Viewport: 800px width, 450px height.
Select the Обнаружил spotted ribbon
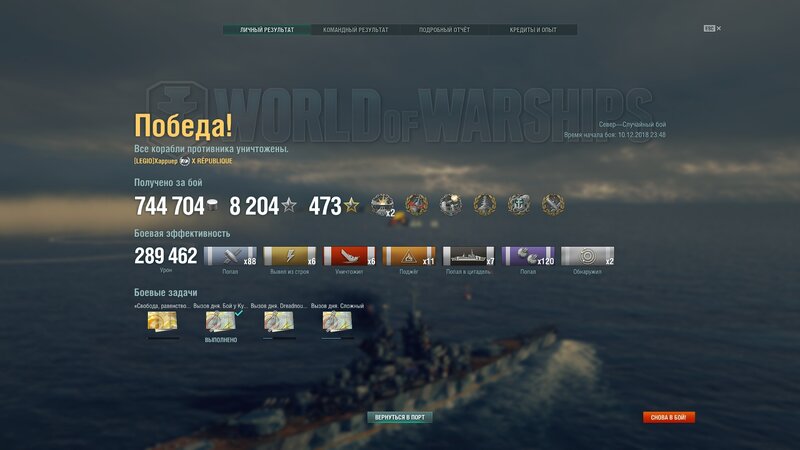point(588,257)
